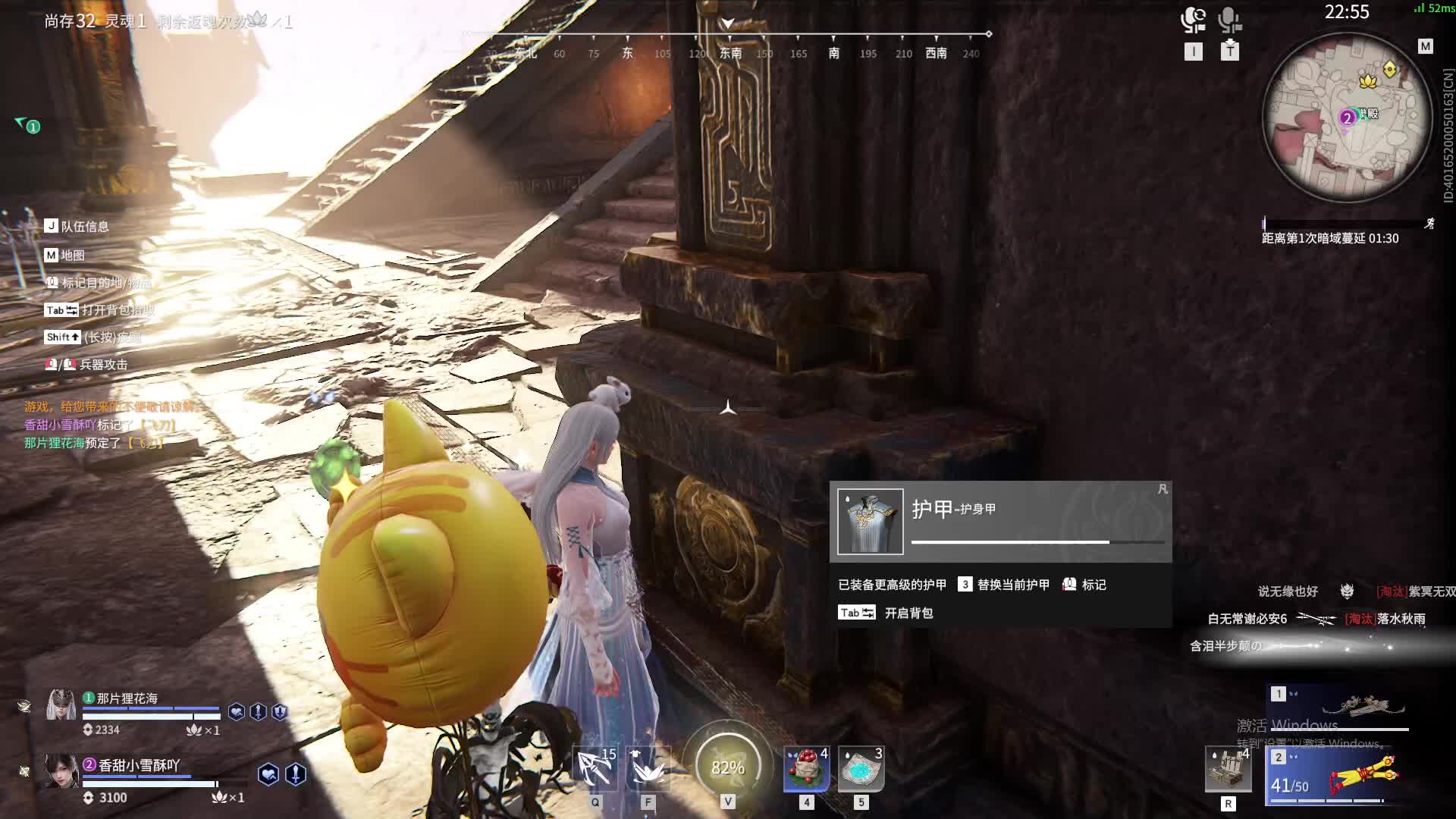Select teammate 香甜小雪酥吖 portrait
Screen dimensions: 1456x819
pyautogui.click(x=61, y=771)
